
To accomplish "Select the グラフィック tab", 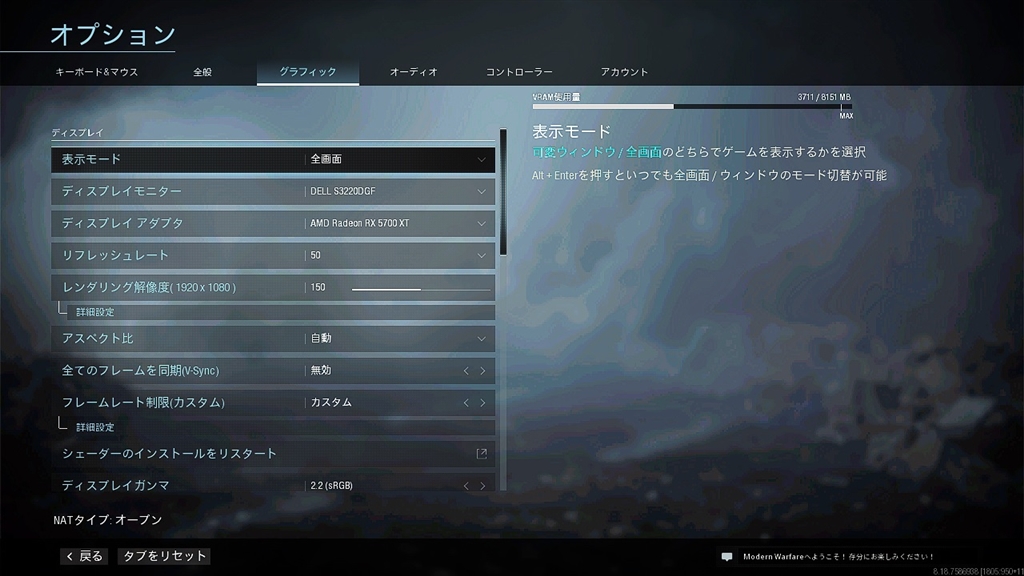I will click(307, 72).
